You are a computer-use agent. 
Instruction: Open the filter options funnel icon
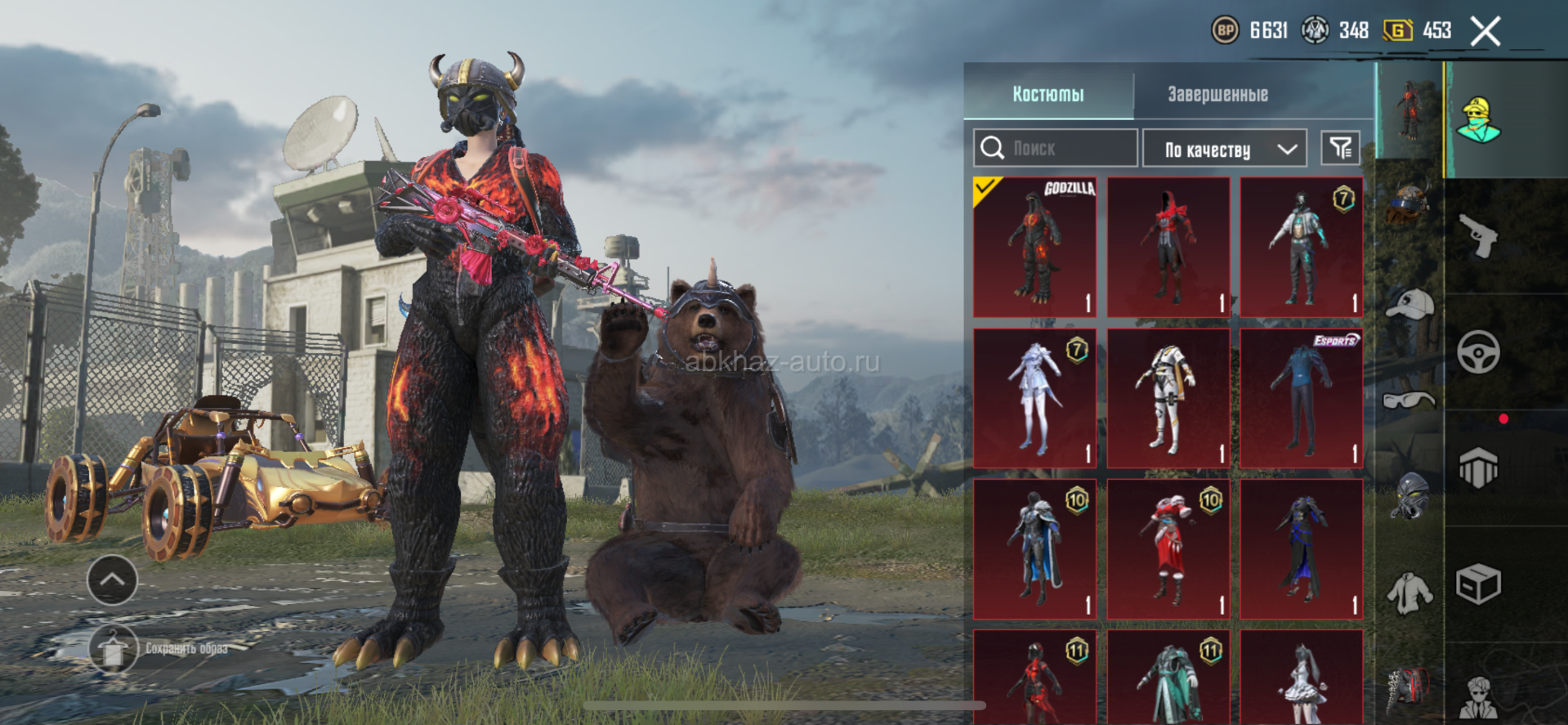pos(1340,148)
